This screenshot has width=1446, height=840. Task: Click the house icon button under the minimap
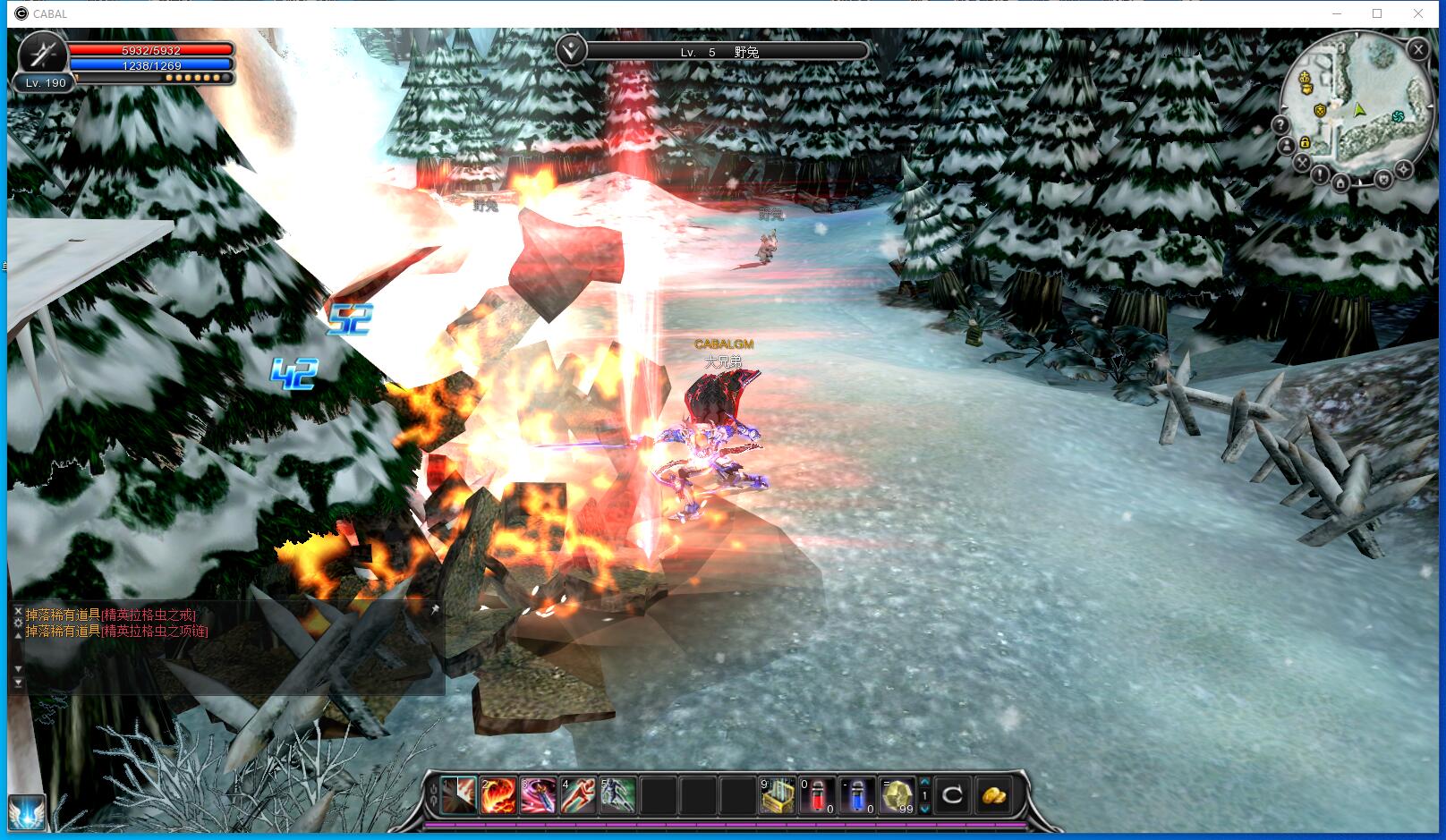point(1340,184)
